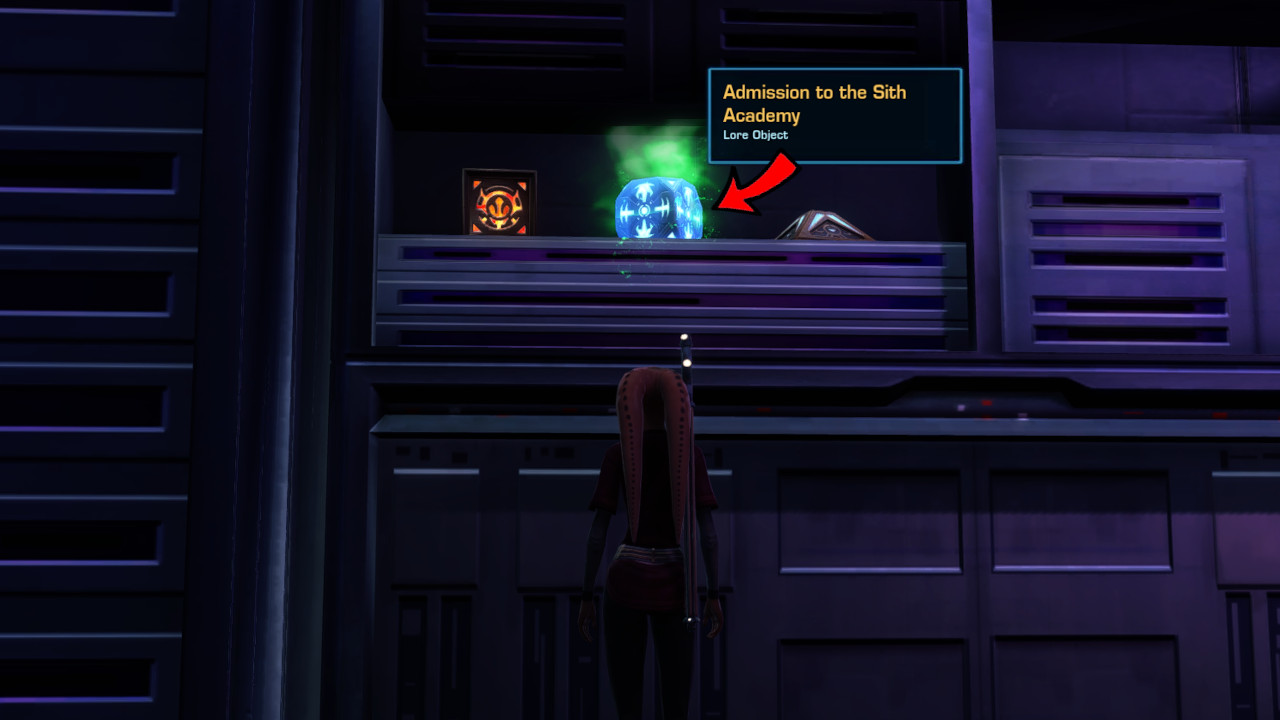Click the Admission to the Sith Academy tooltip
The height and width of the screenshot is (720, 1280).
[835, 113]
